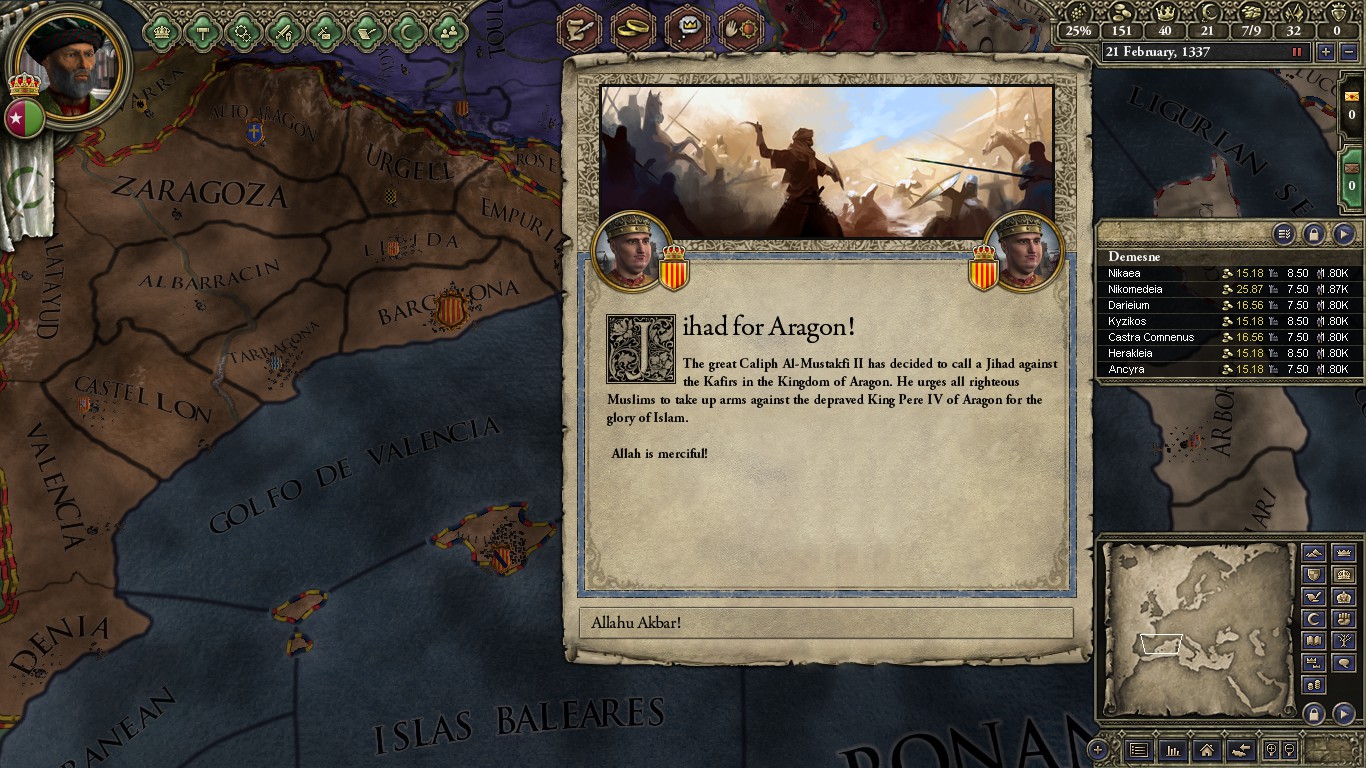This screenshot has height=768, width=1366.
Task: Open the ledger with bar chart icon
Action: 1172,749
